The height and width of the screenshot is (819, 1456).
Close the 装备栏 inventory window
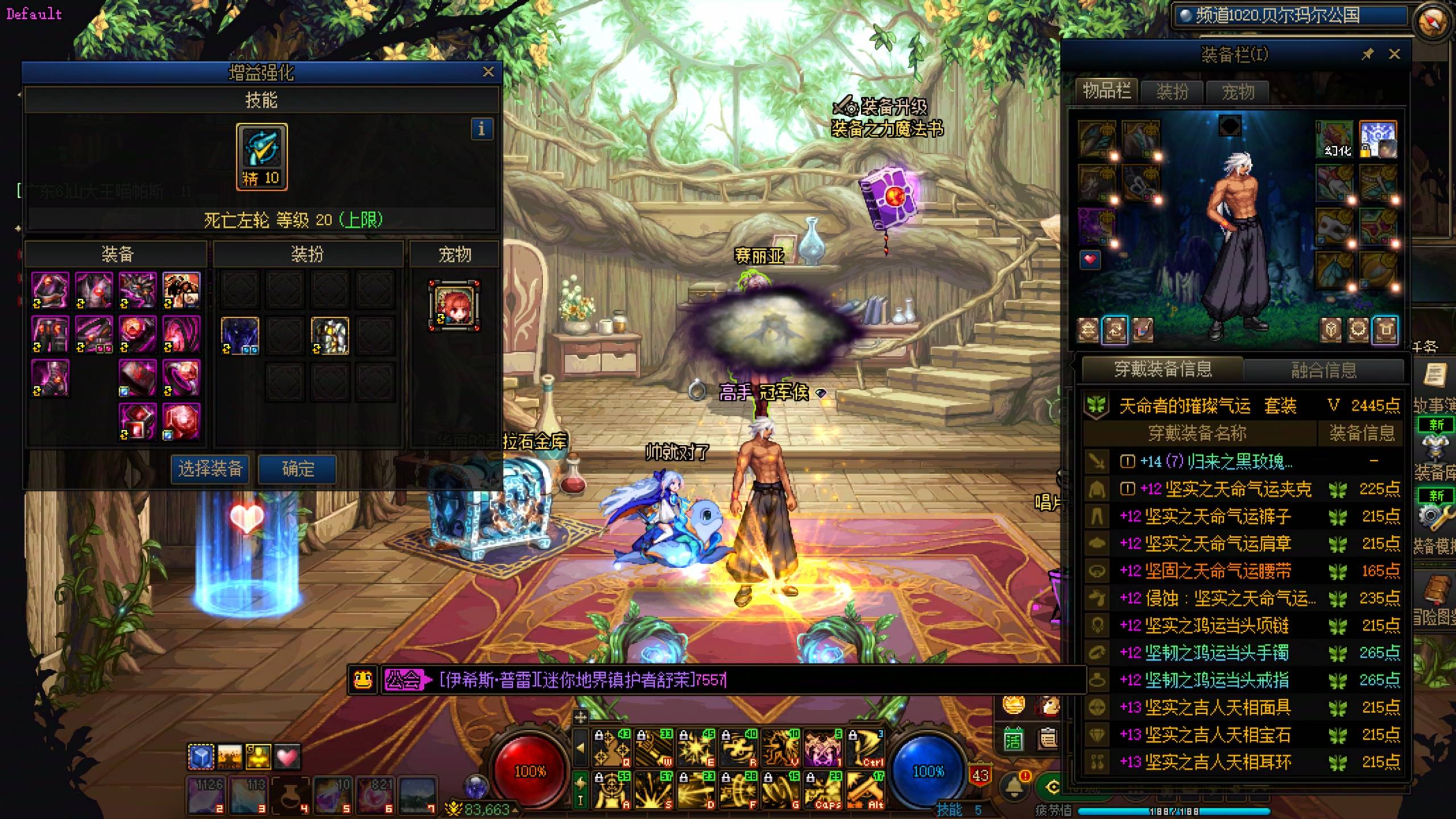tap(1395, 55)
